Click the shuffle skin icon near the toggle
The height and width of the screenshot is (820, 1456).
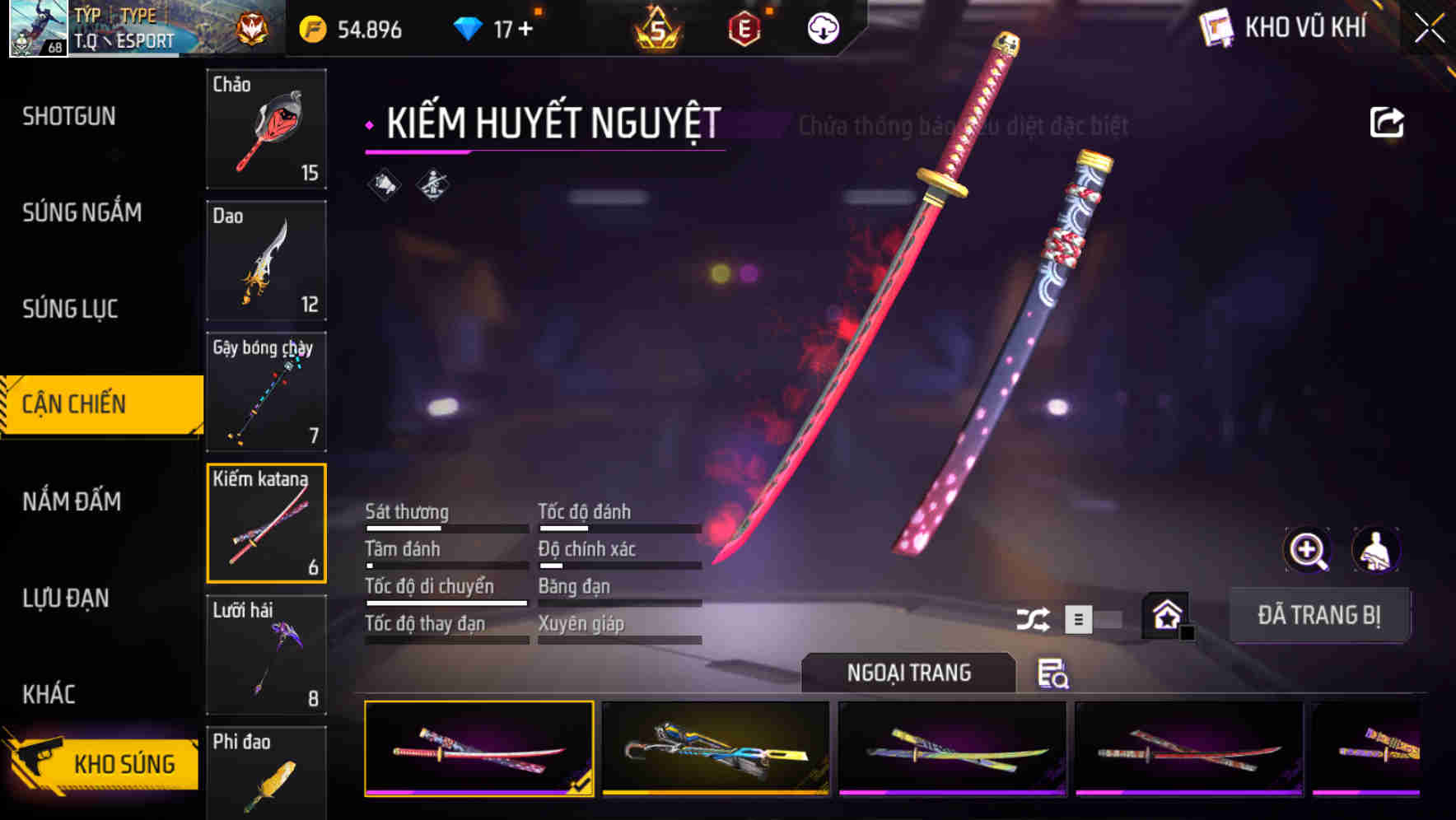[1034, 617]
